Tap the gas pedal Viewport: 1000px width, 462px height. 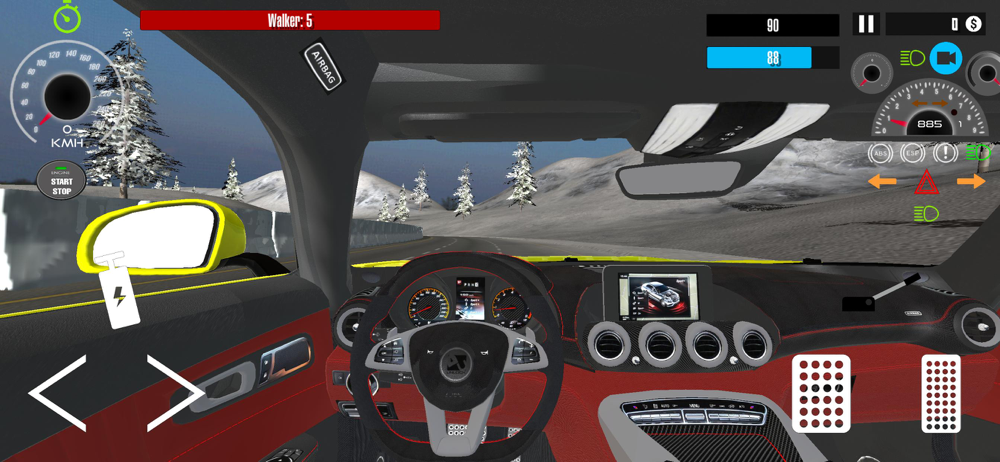940,393
